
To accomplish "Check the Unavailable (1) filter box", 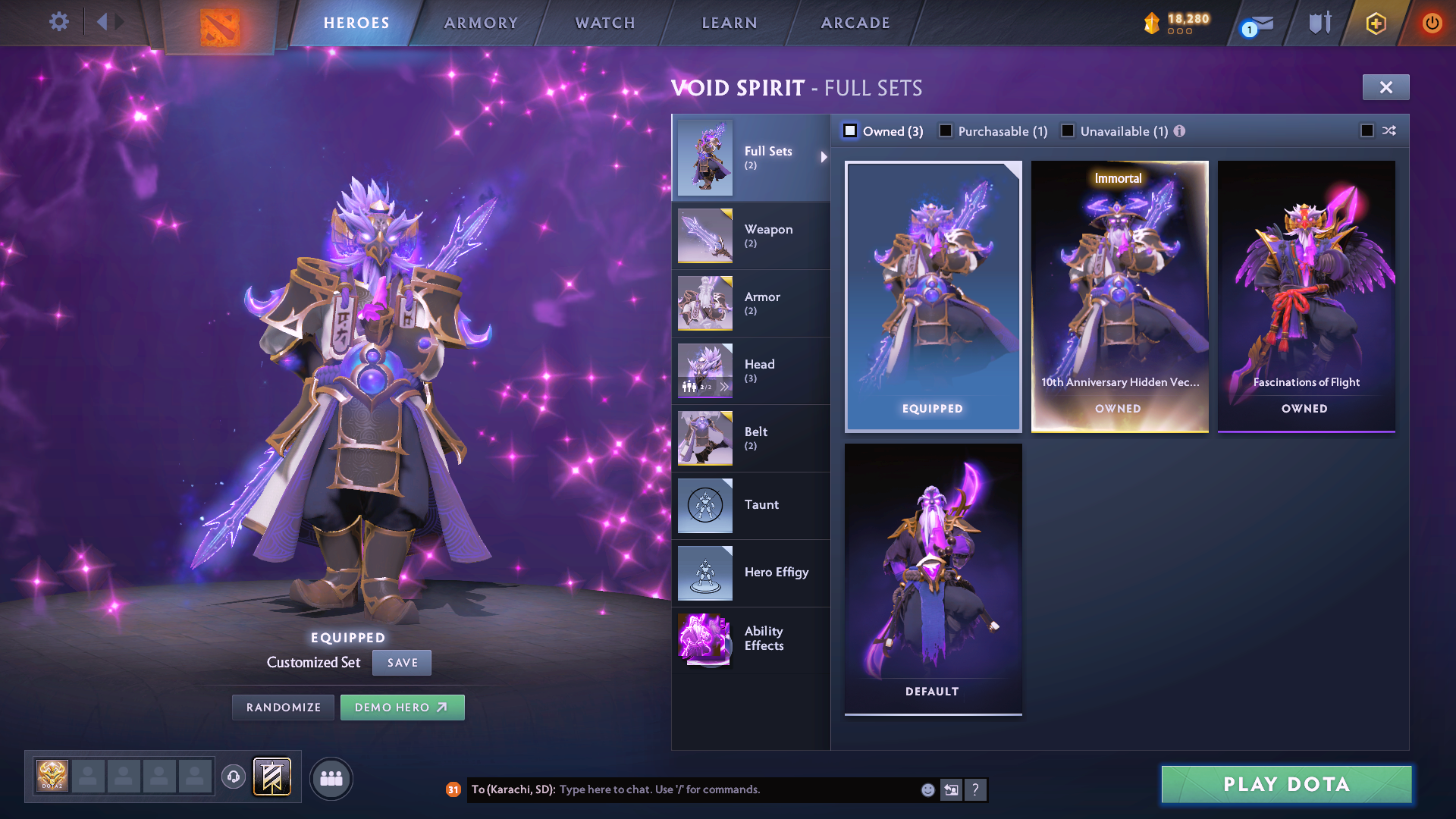I will [1068, 130].
